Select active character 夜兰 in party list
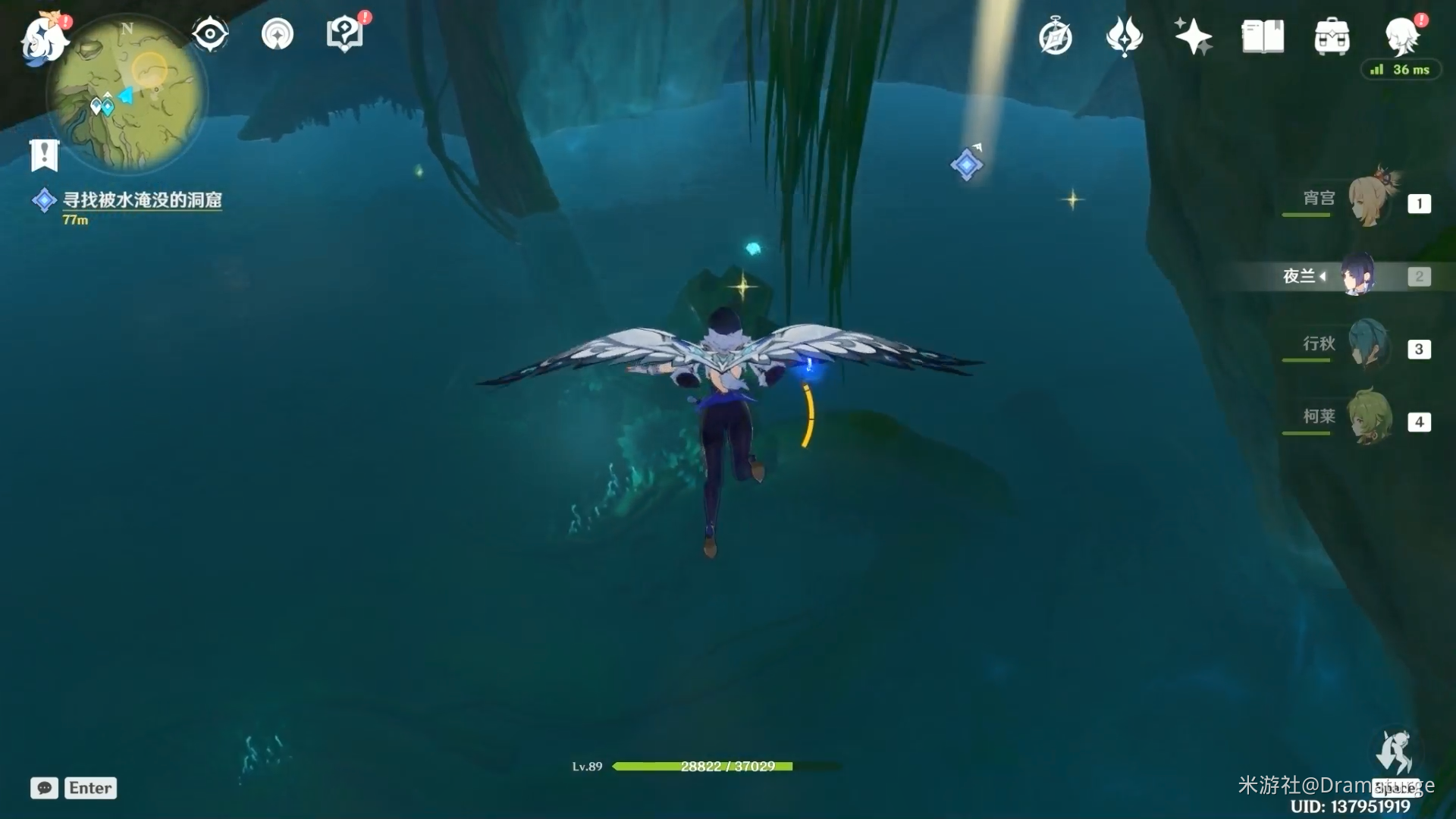The width and height of the screenshot is (1456, 819). point(1357,275)
